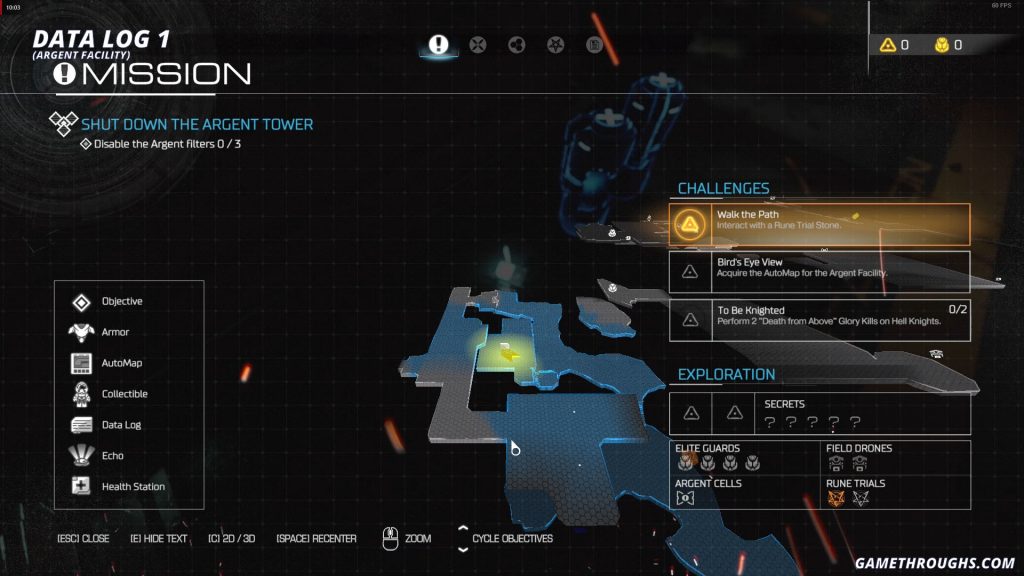Select the Mission tab with exclamation icon

coord(438,44)
